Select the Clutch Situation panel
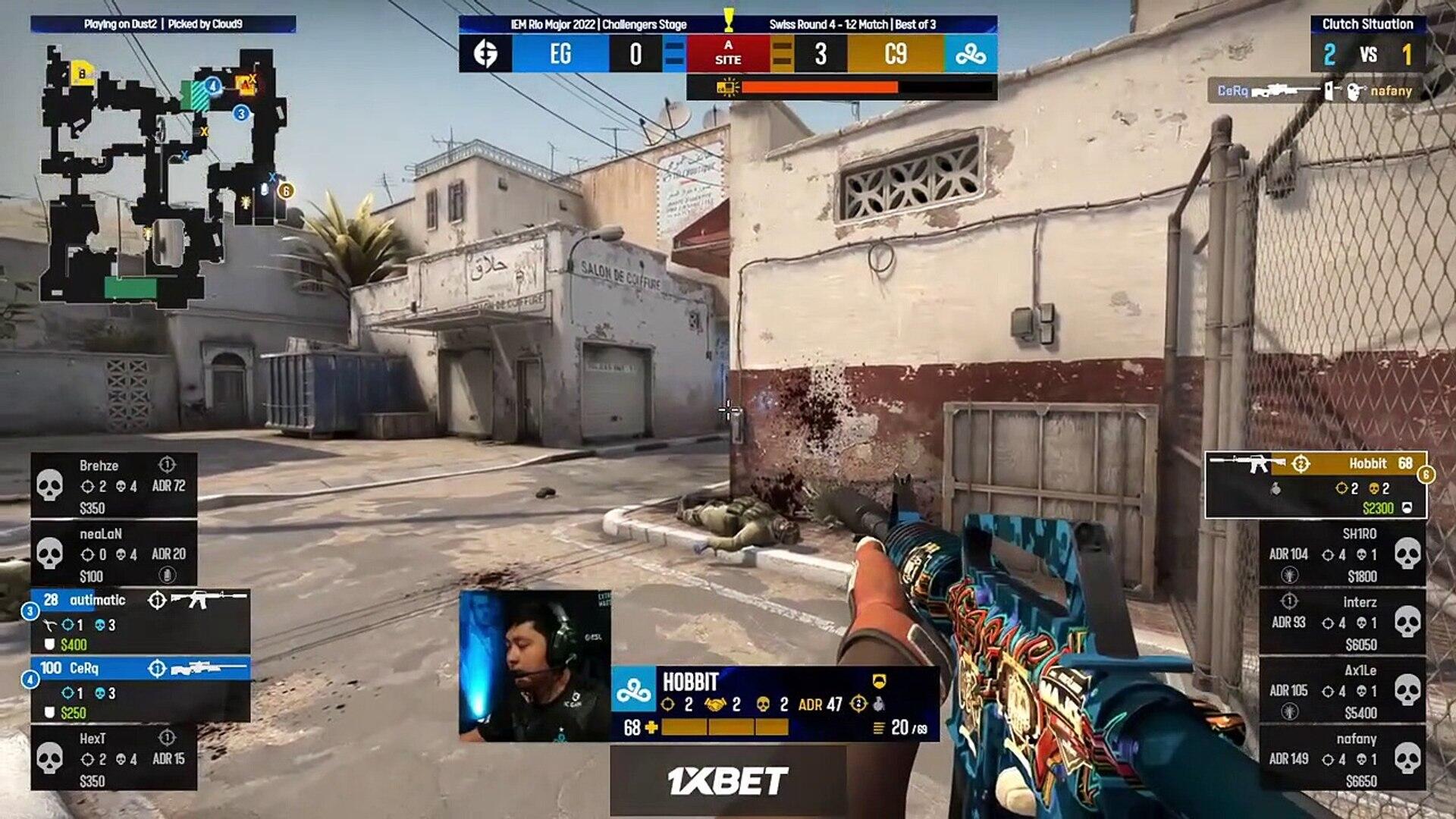 click(1367, 44)
